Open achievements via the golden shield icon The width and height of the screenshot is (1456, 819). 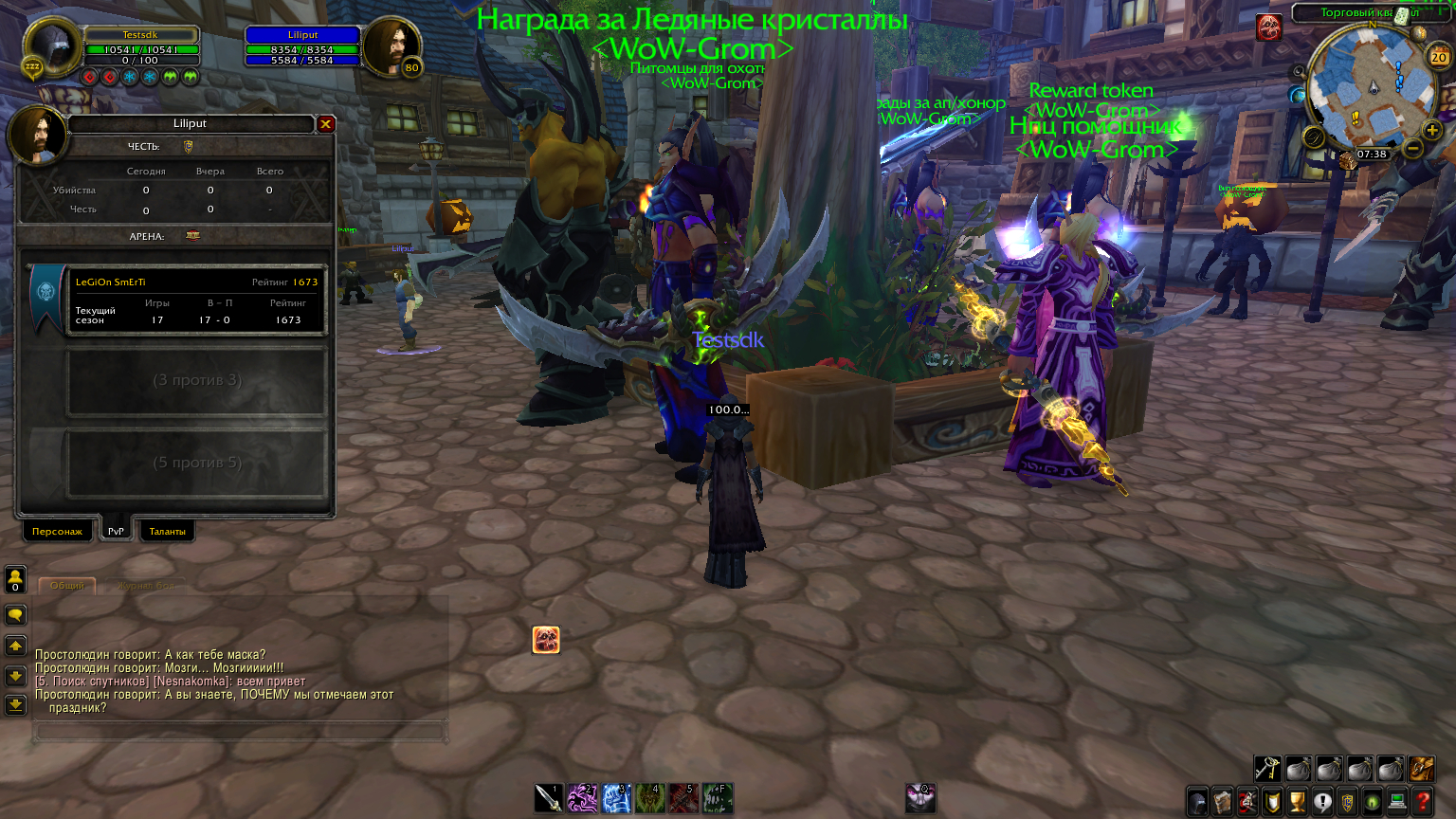pos(1272,801)
